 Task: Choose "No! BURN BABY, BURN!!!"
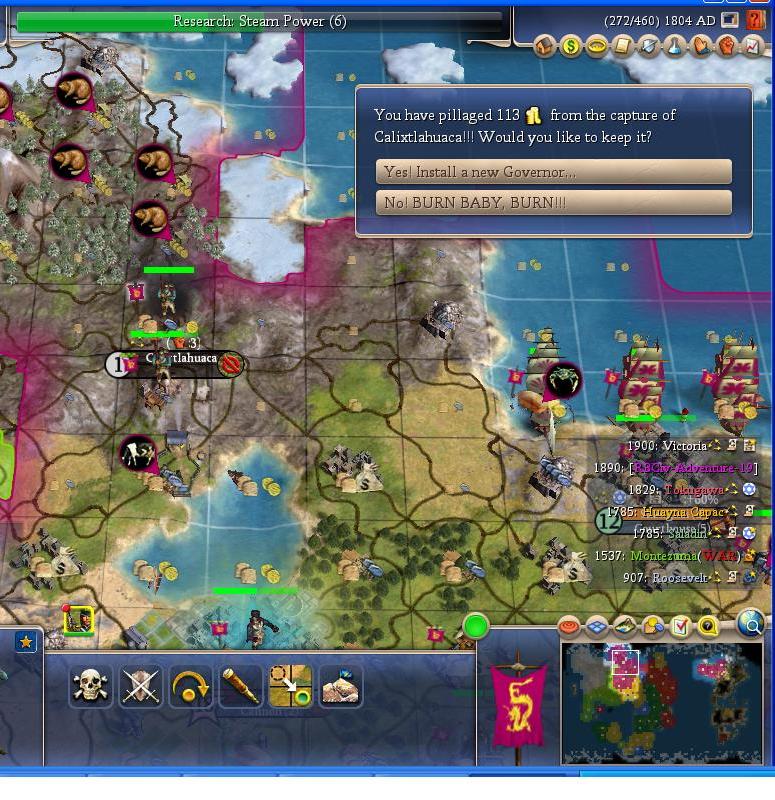(x=553, y=203)
